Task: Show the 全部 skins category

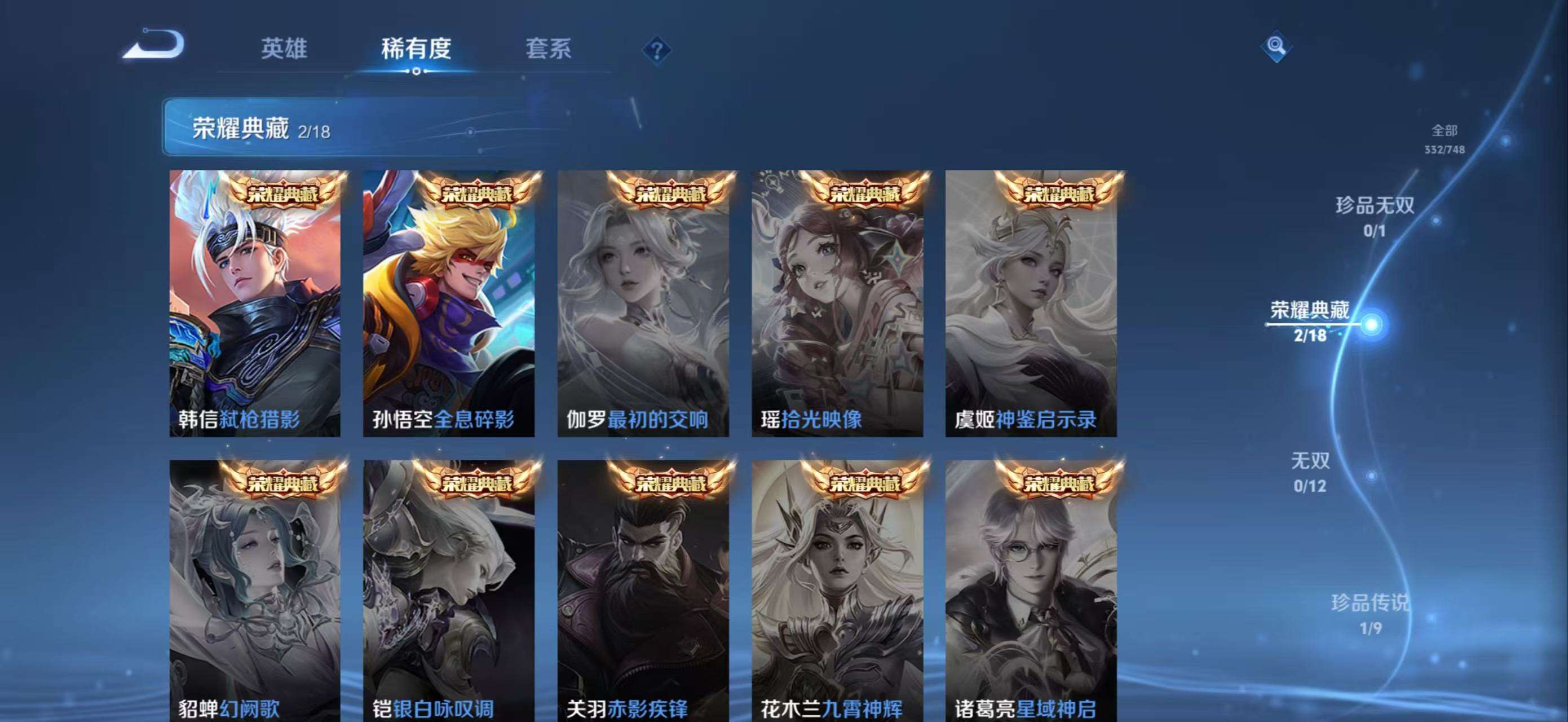Action: (x=1444, y=138)
